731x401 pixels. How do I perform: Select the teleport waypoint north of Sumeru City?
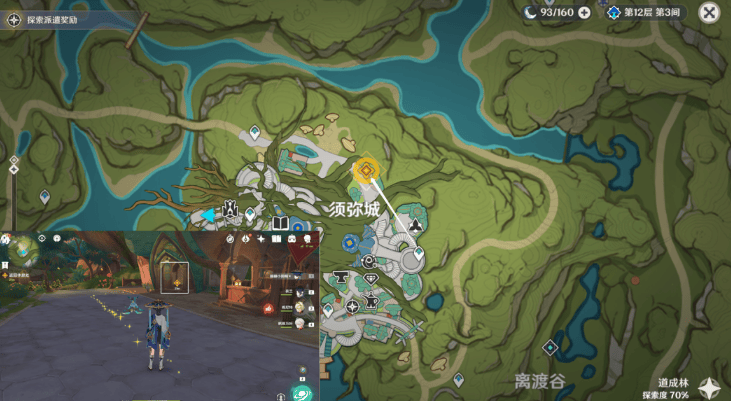click(x=255, y=131)
